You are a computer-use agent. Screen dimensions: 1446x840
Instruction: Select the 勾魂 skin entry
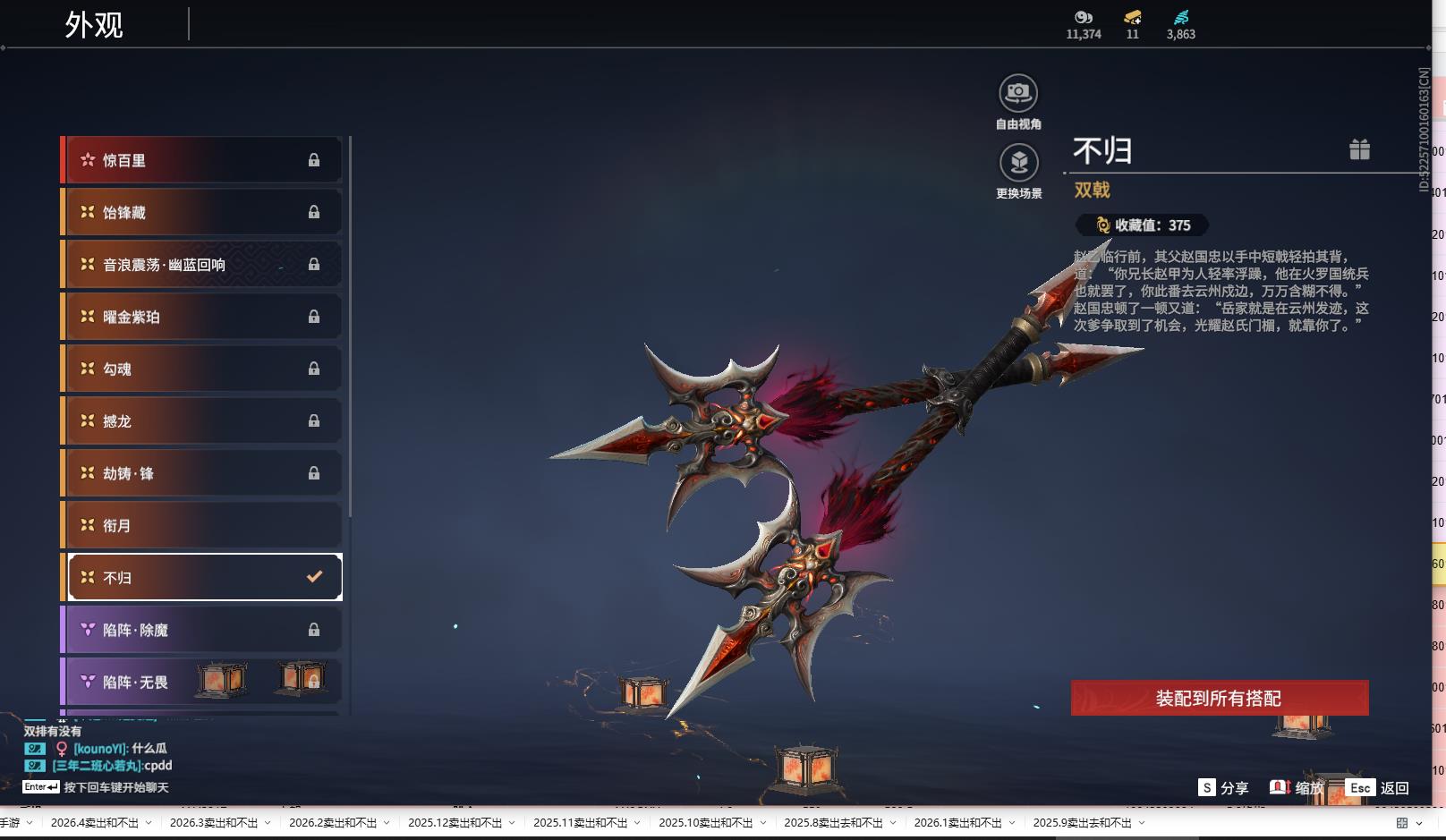point(202,369)
